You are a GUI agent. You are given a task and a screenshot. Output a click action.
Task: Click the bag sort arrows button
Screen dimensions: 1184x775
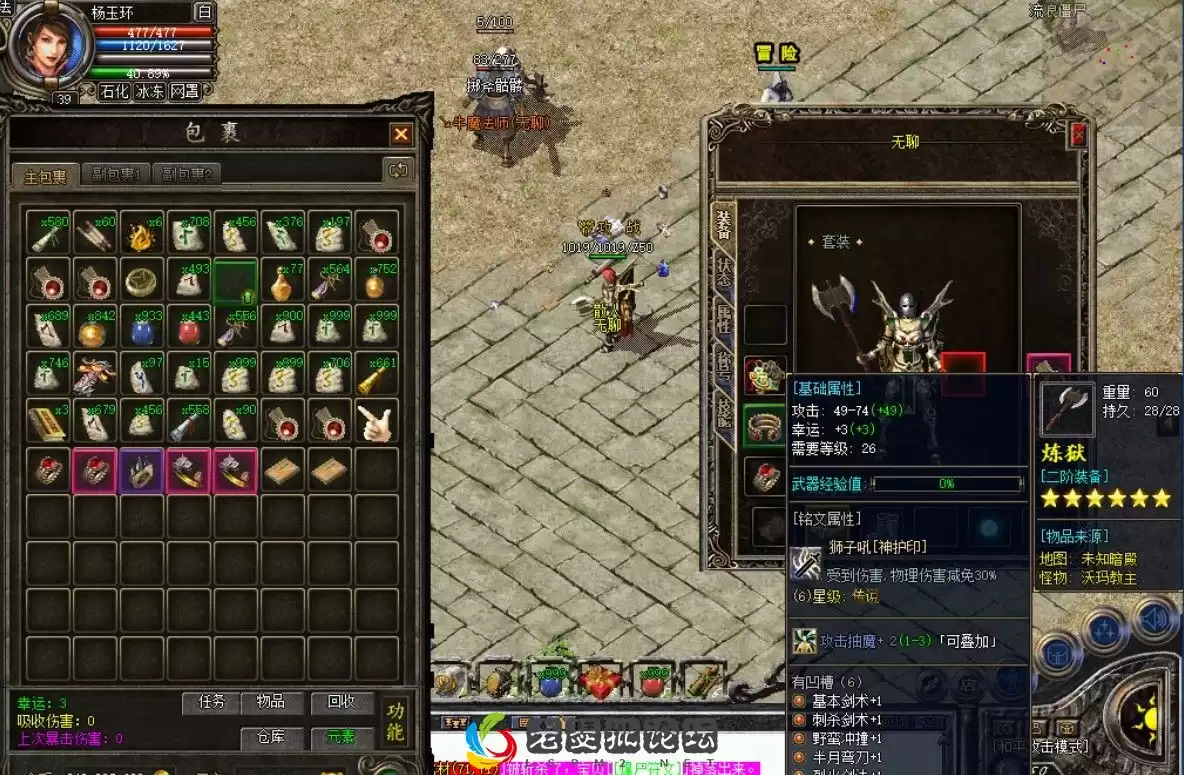399,171
